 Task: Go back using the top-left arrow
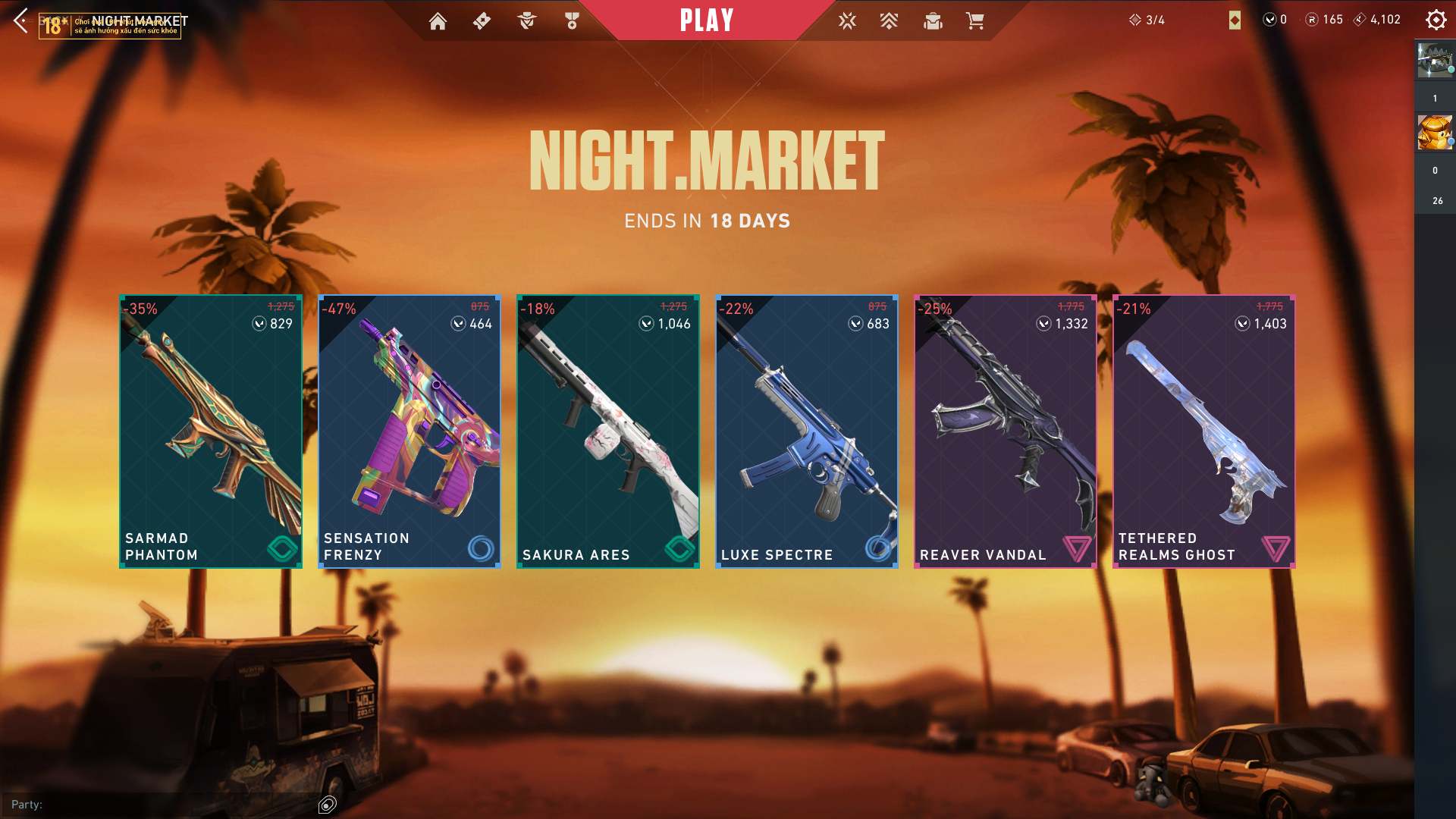click(x=20, y=20)
